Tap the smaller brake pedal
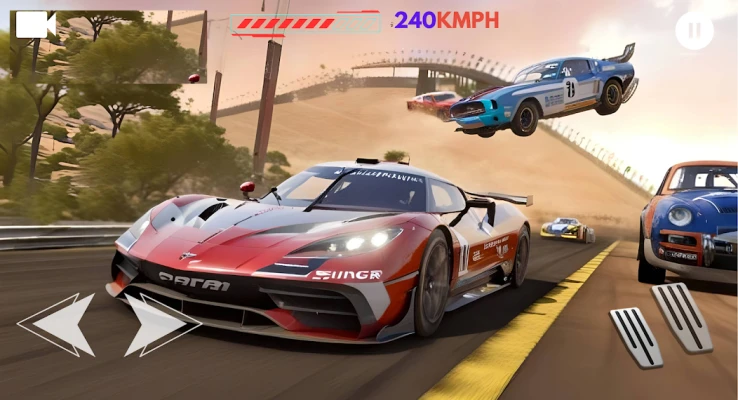The height and width of the screenshot is (400, 738). [x=636, y=336]
